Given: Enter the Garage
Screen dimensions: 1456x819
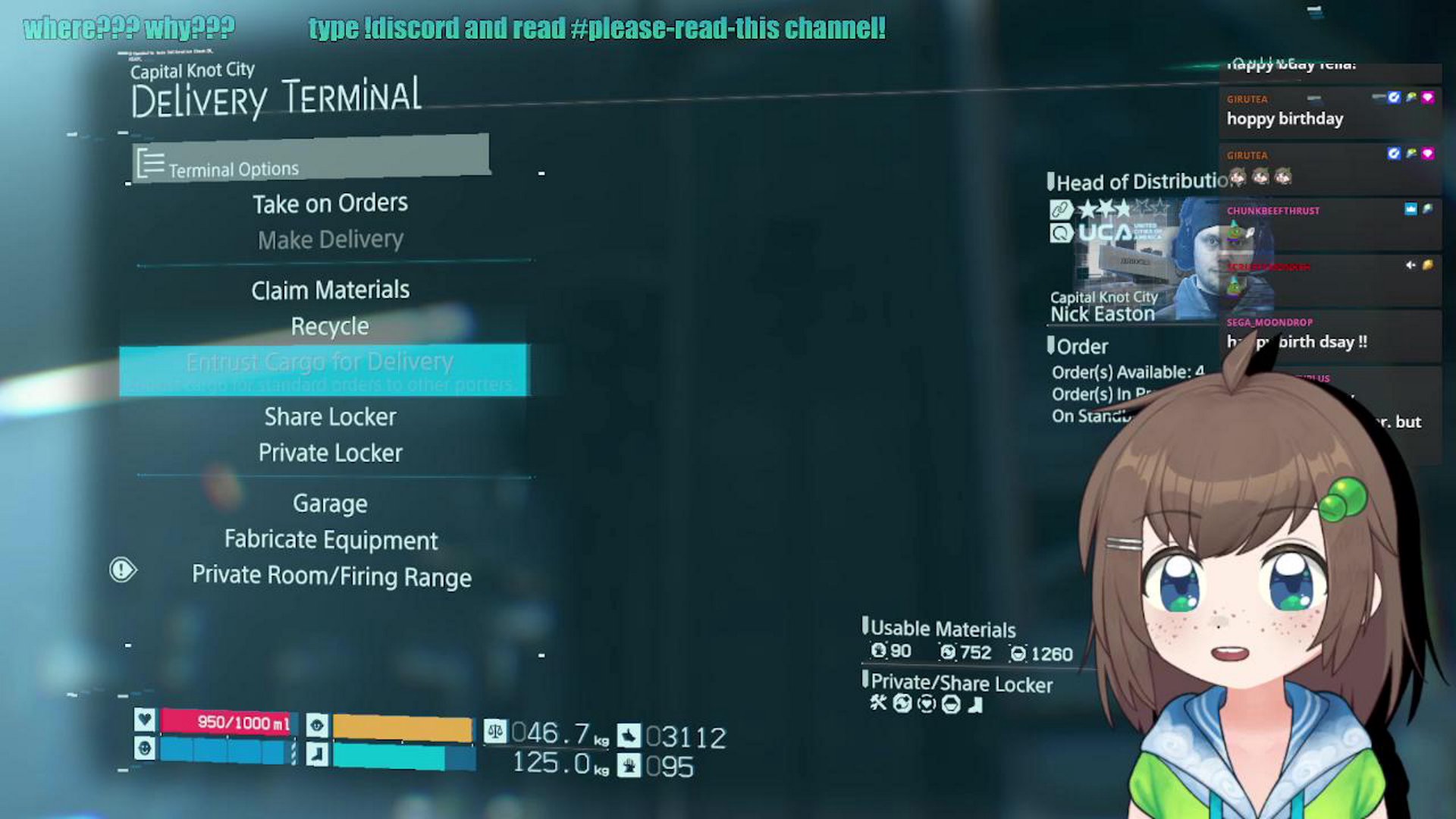Looking at the screenshot, I should click(x=330, y=504).
